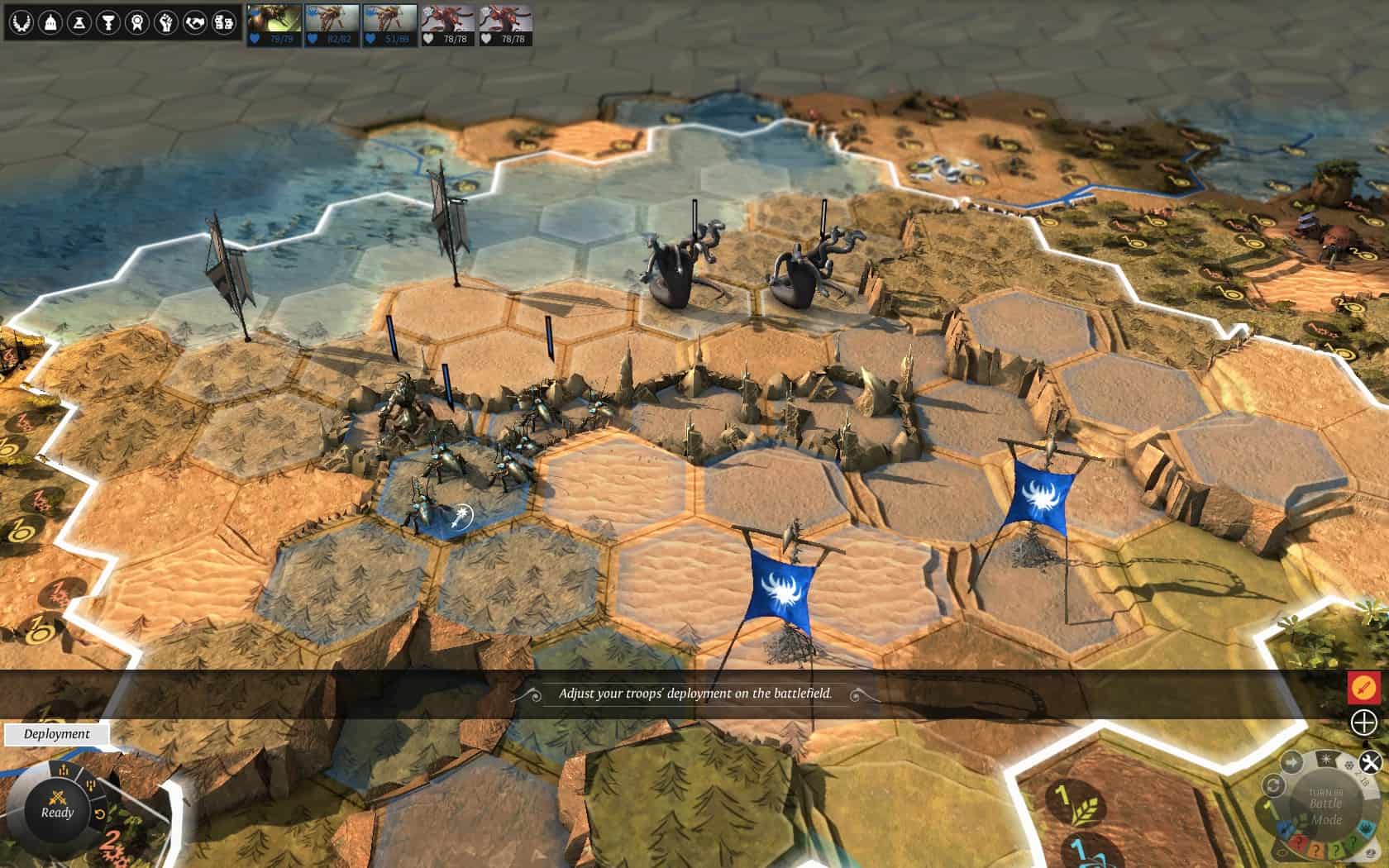Select the upward arrows formation icon

pyautogui.click(x=64, y=771)
